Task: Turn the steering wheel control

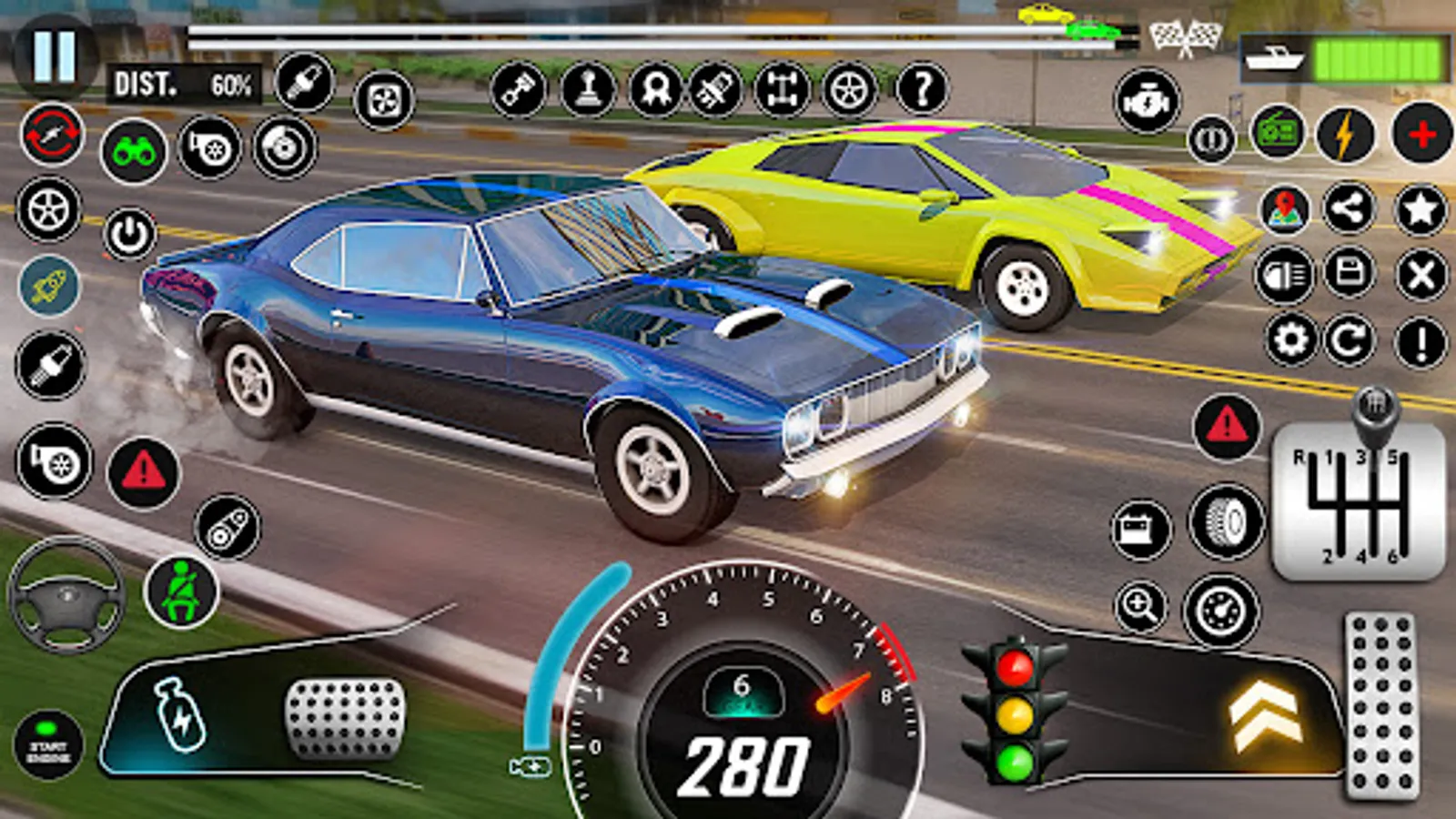Action: coord(66,596)
